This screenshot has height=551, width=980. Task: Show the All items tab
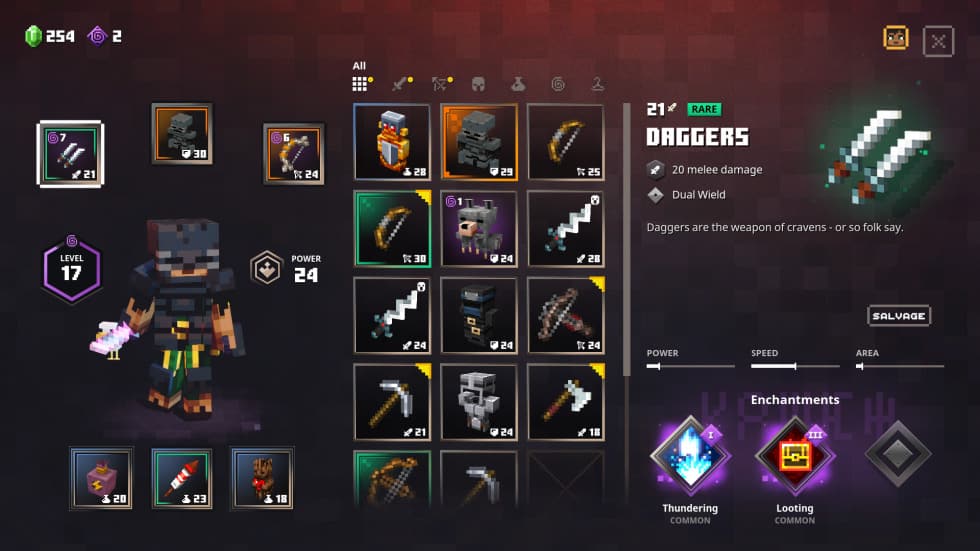[360, 84]
